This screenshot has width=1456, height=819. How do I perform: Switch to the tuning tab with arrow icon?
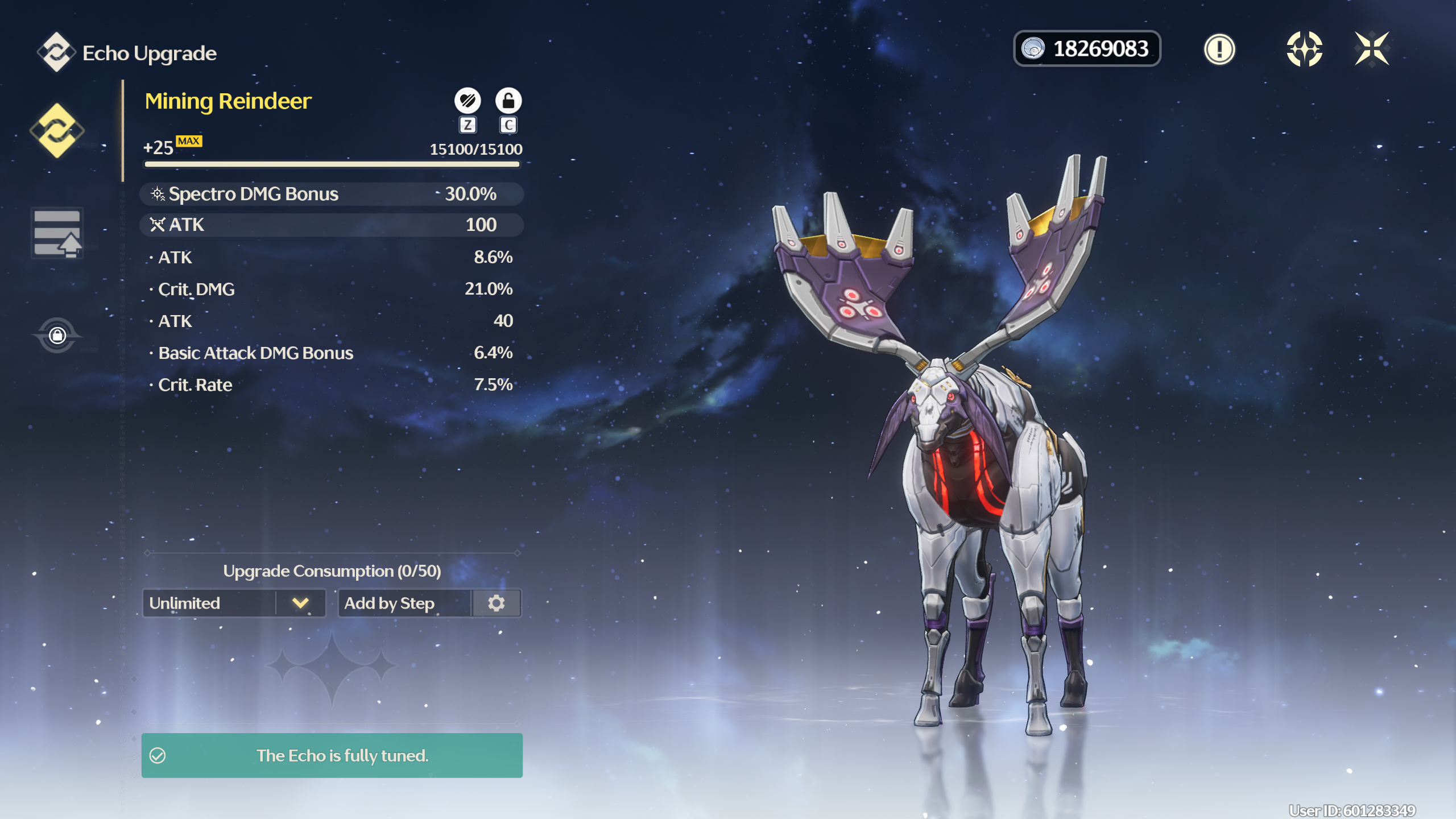57,233
